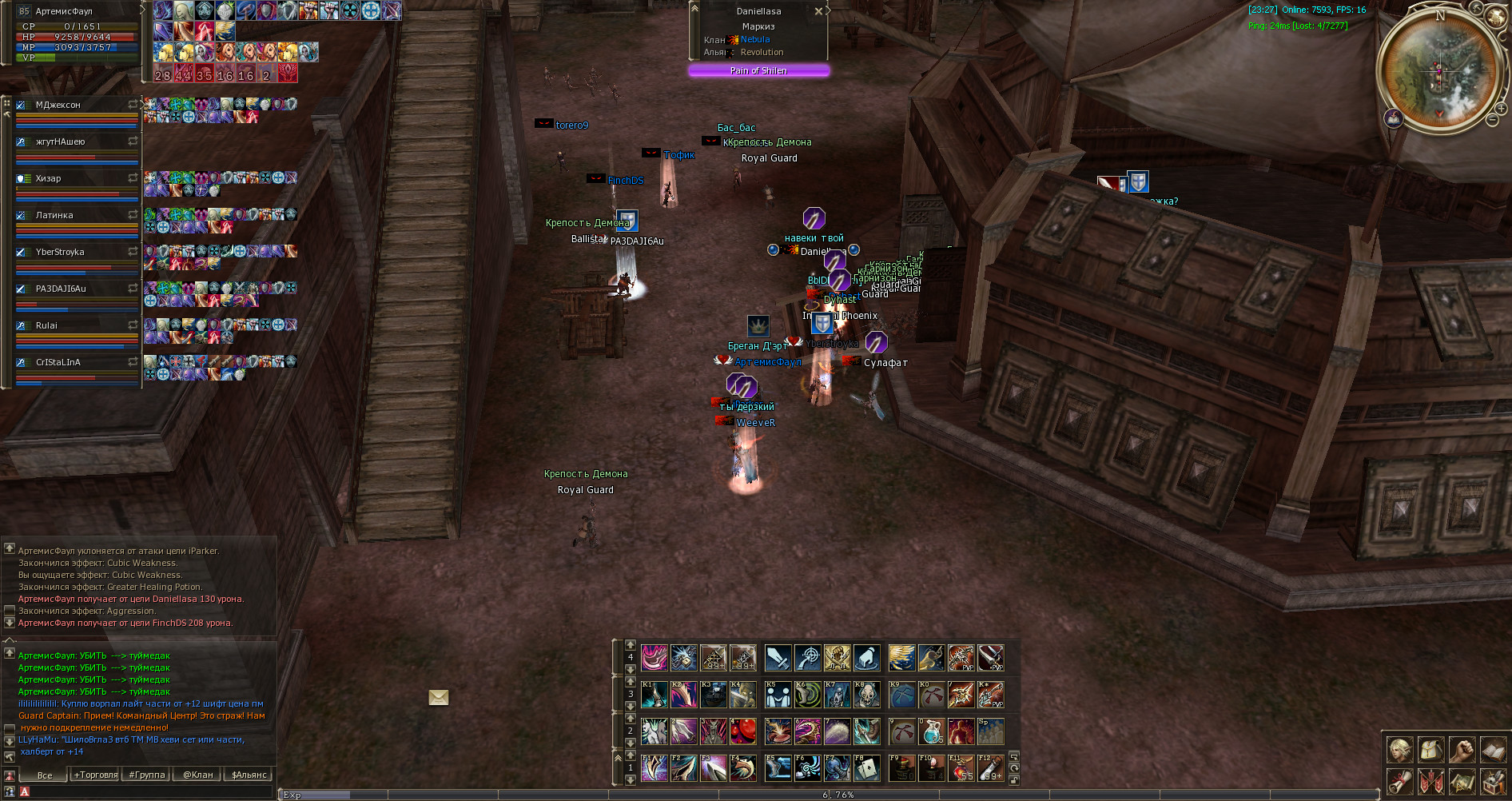Viewport: 1512px width, 801px height.
Task: Open the skills book icon
Action: (x=1493, y=750)
